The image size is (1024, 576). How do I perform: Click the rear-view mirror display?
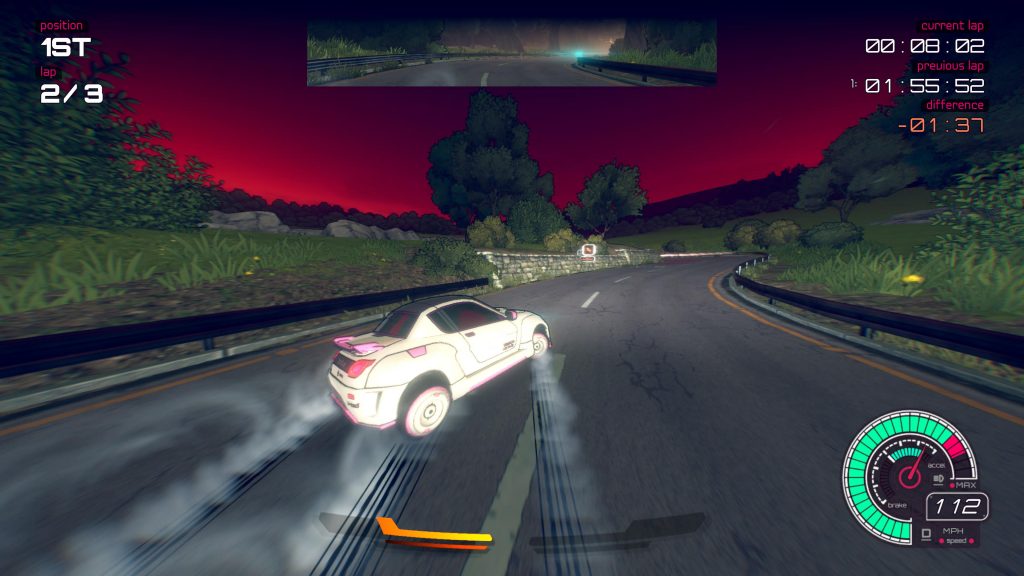[x=511, y=53]
